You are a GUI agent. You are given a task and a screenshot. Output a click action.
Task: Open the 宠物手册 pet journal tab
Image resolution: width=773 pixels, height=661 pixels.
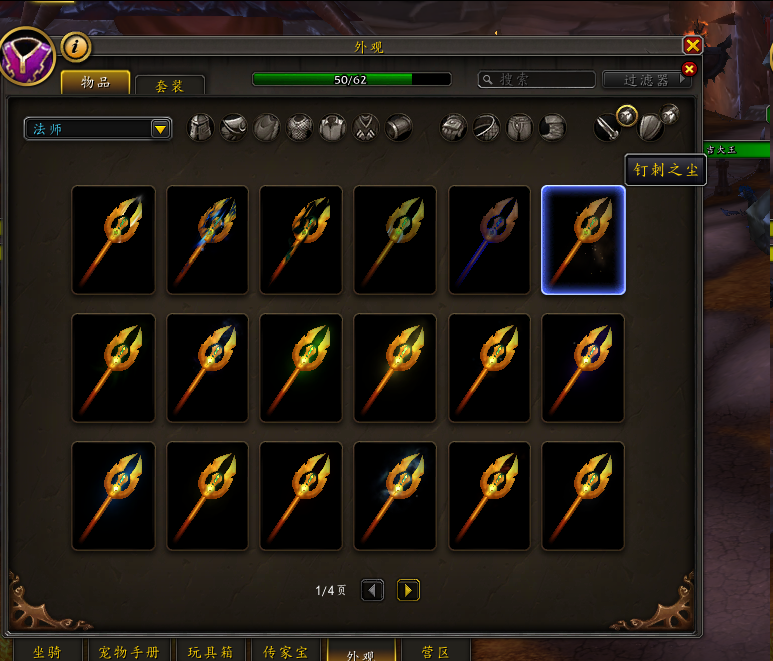point(129,651)
